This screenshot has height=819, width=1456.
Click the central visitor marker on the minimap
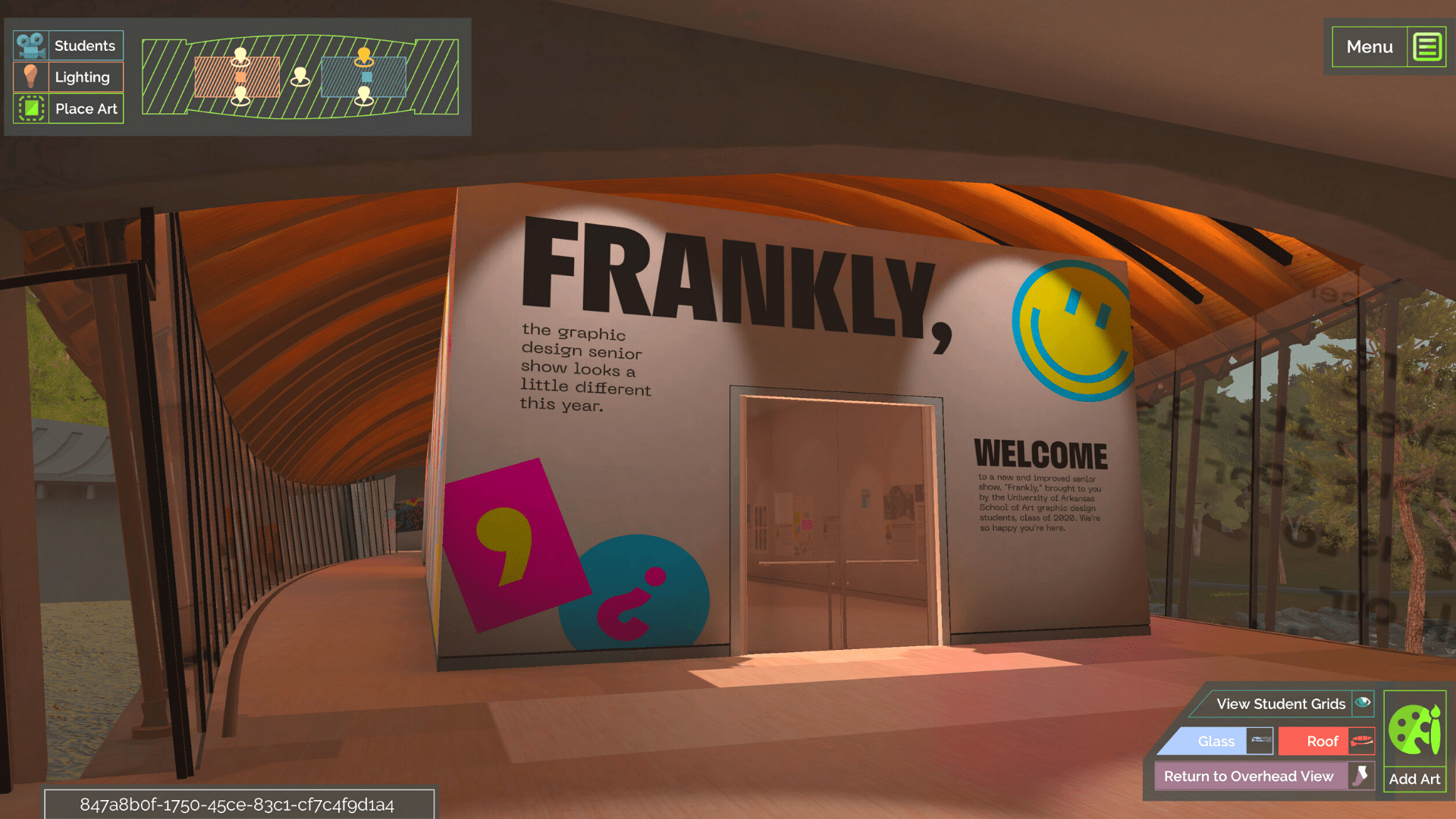tap(300, 75)
